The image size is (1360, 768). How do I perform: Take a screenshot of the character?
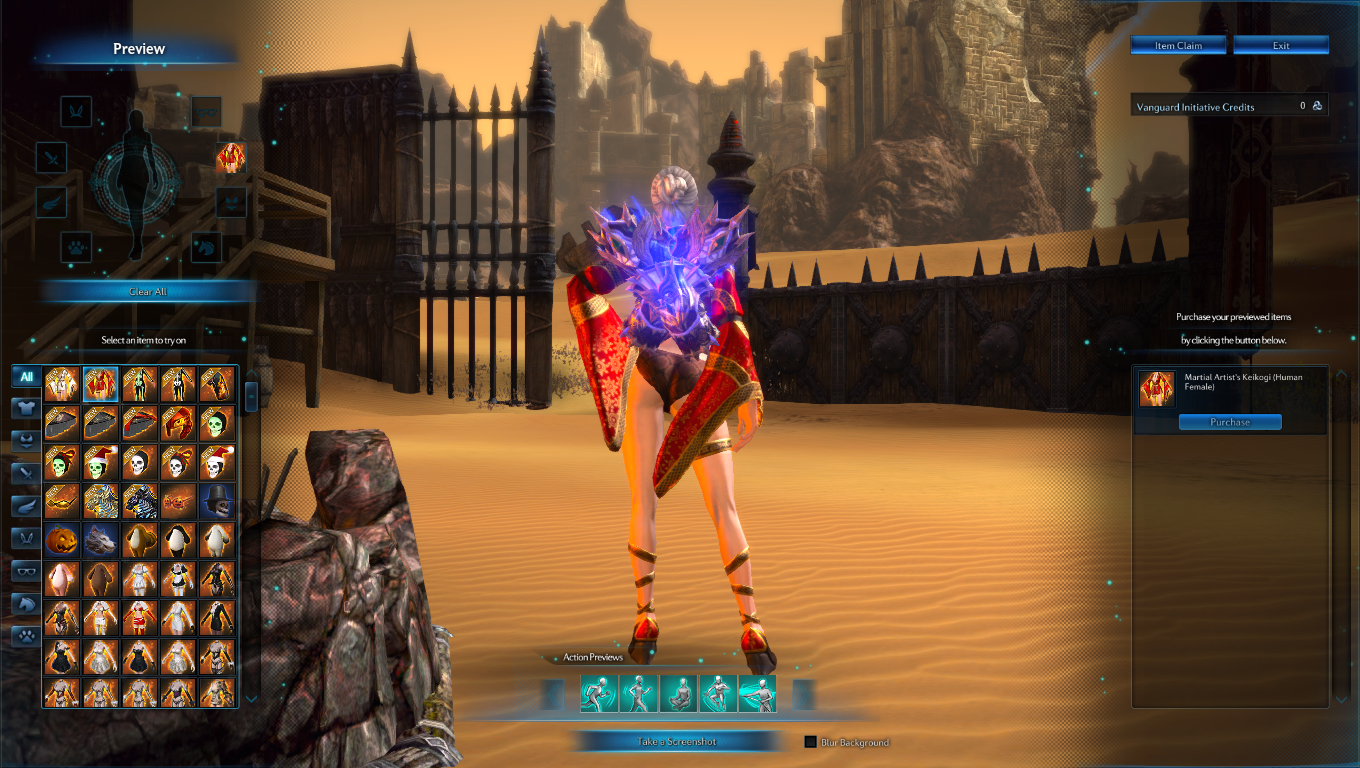click(677, 742)
